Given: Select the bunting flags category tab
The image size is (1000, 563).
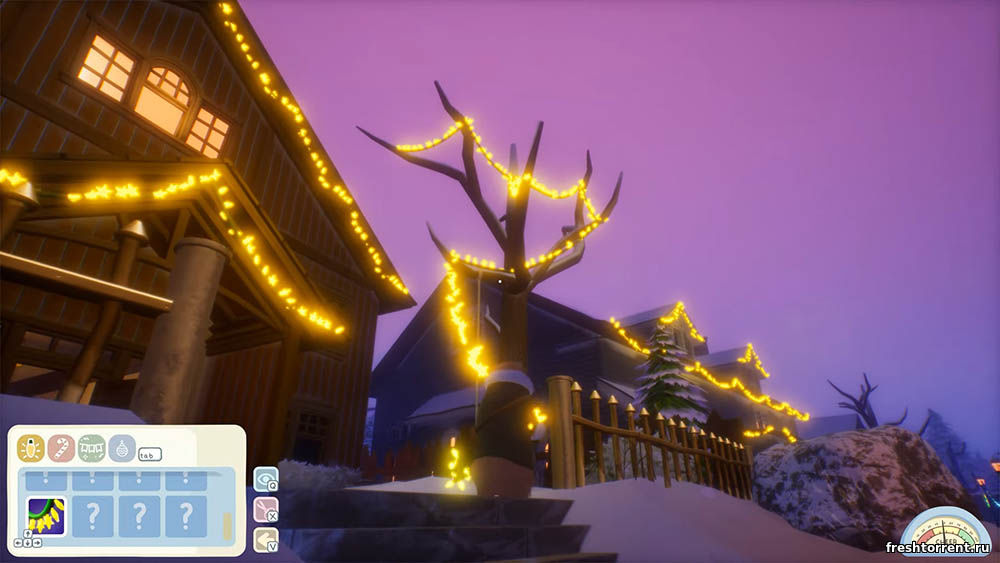Looking at the screenshot, I should 92,447.
